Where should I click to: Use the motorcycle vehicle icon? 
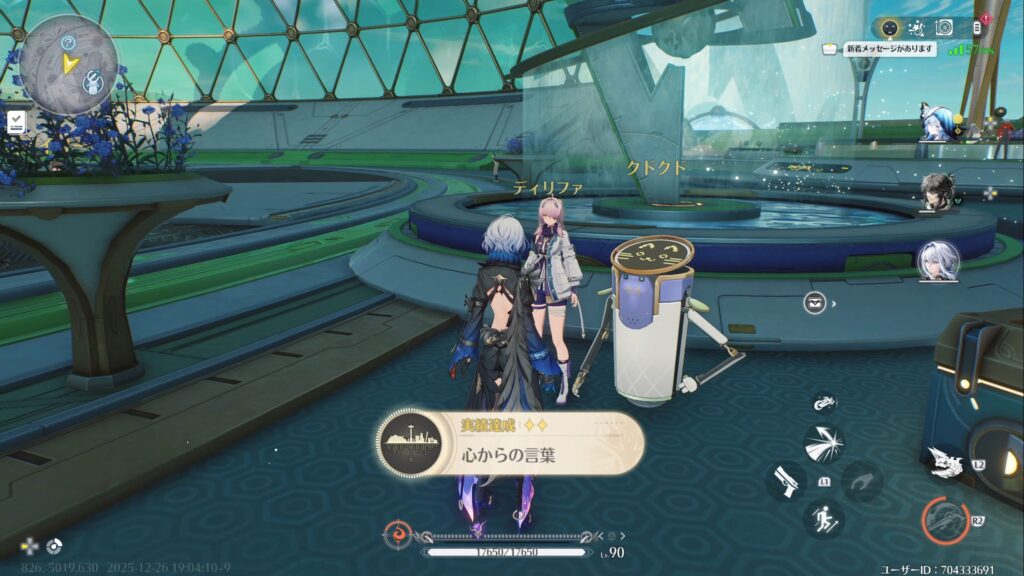[824, 403]
